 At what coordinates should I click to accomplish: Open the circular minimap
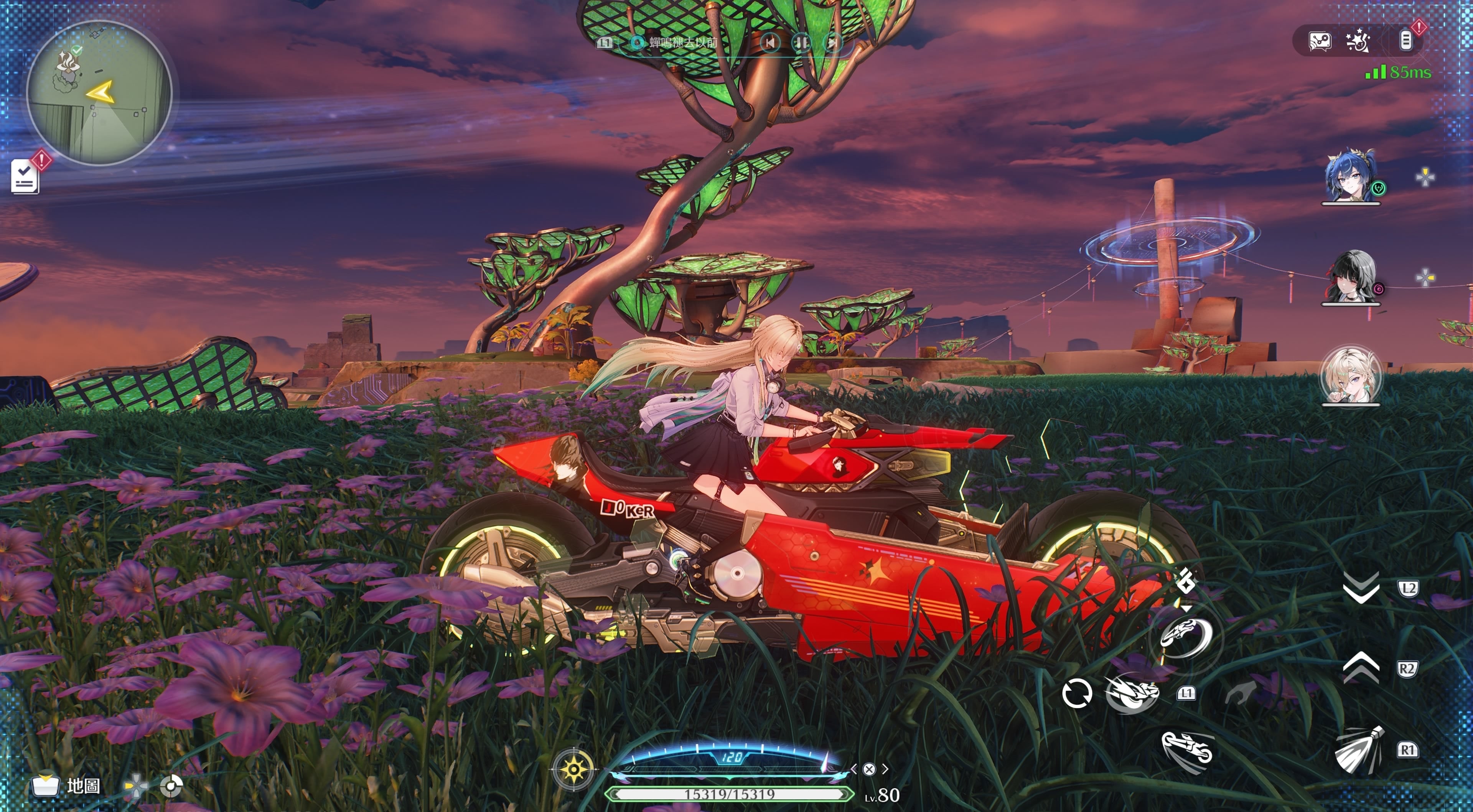tap(99, 93)
